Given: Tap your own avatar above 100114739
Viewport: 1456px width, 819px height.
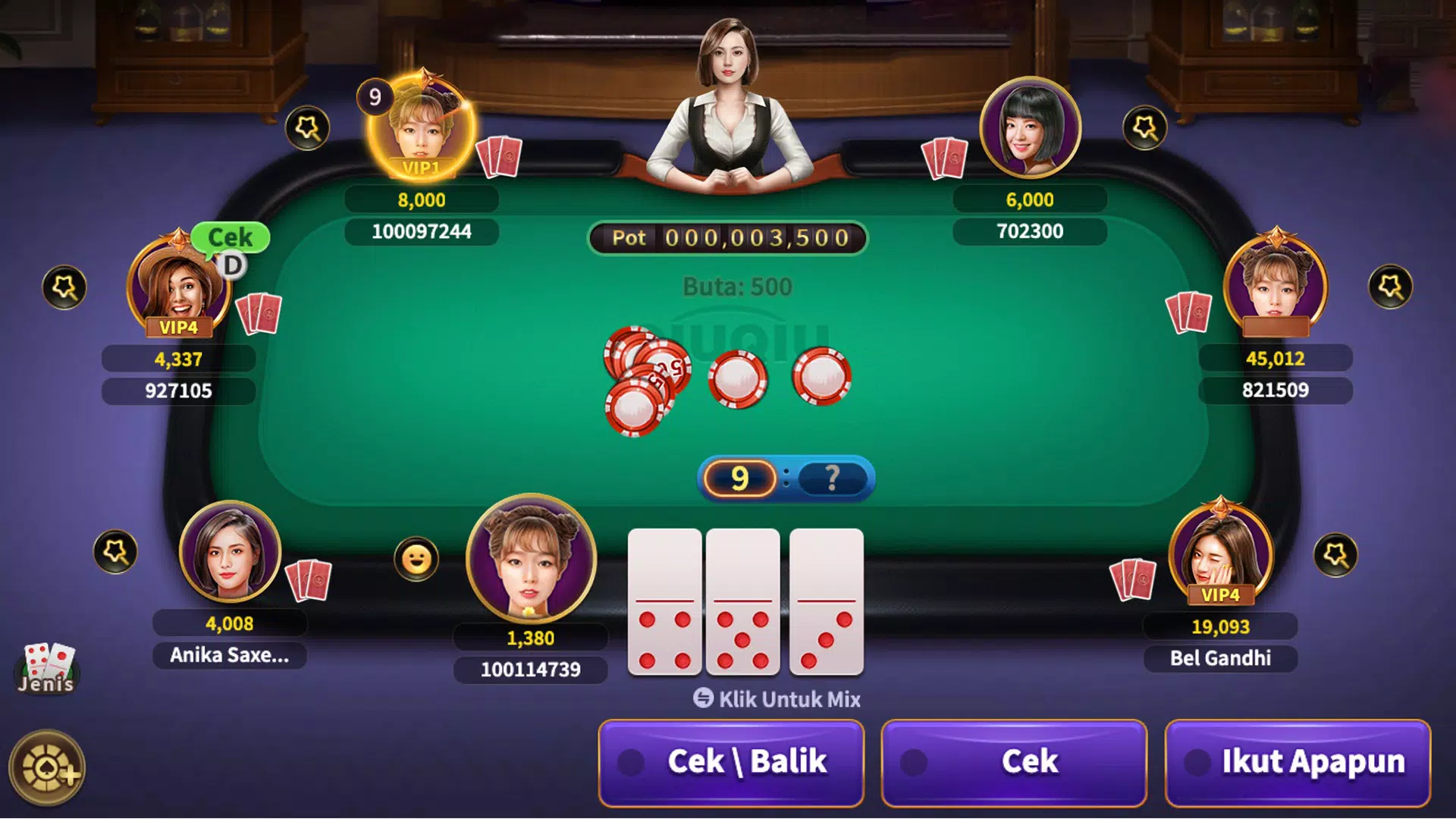Looking at the screenshot, I should coord(531,557).
